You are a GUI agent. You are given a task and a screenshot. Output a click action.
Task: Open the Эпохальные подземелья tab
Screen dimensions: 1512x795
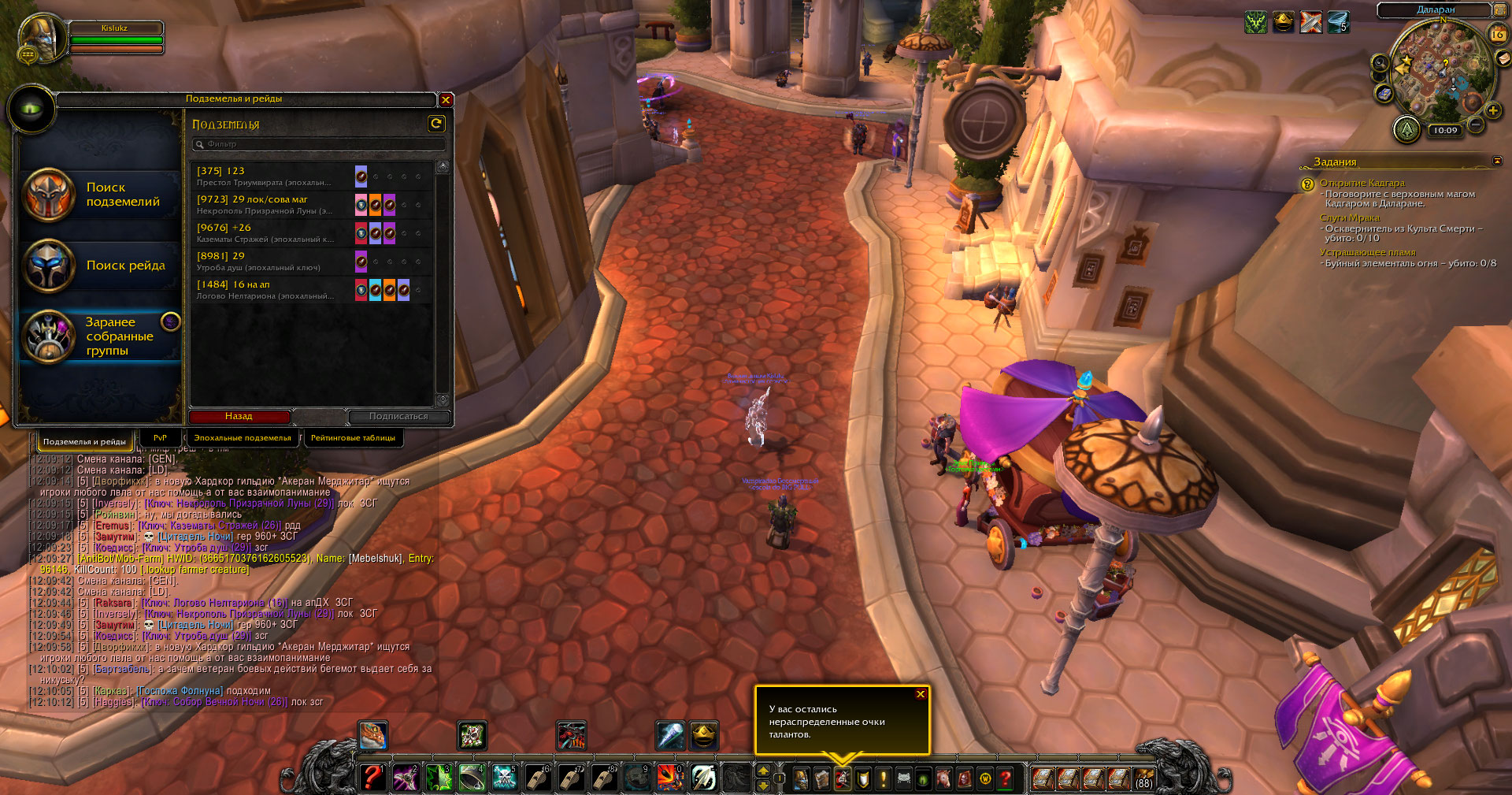coord(243,438)
